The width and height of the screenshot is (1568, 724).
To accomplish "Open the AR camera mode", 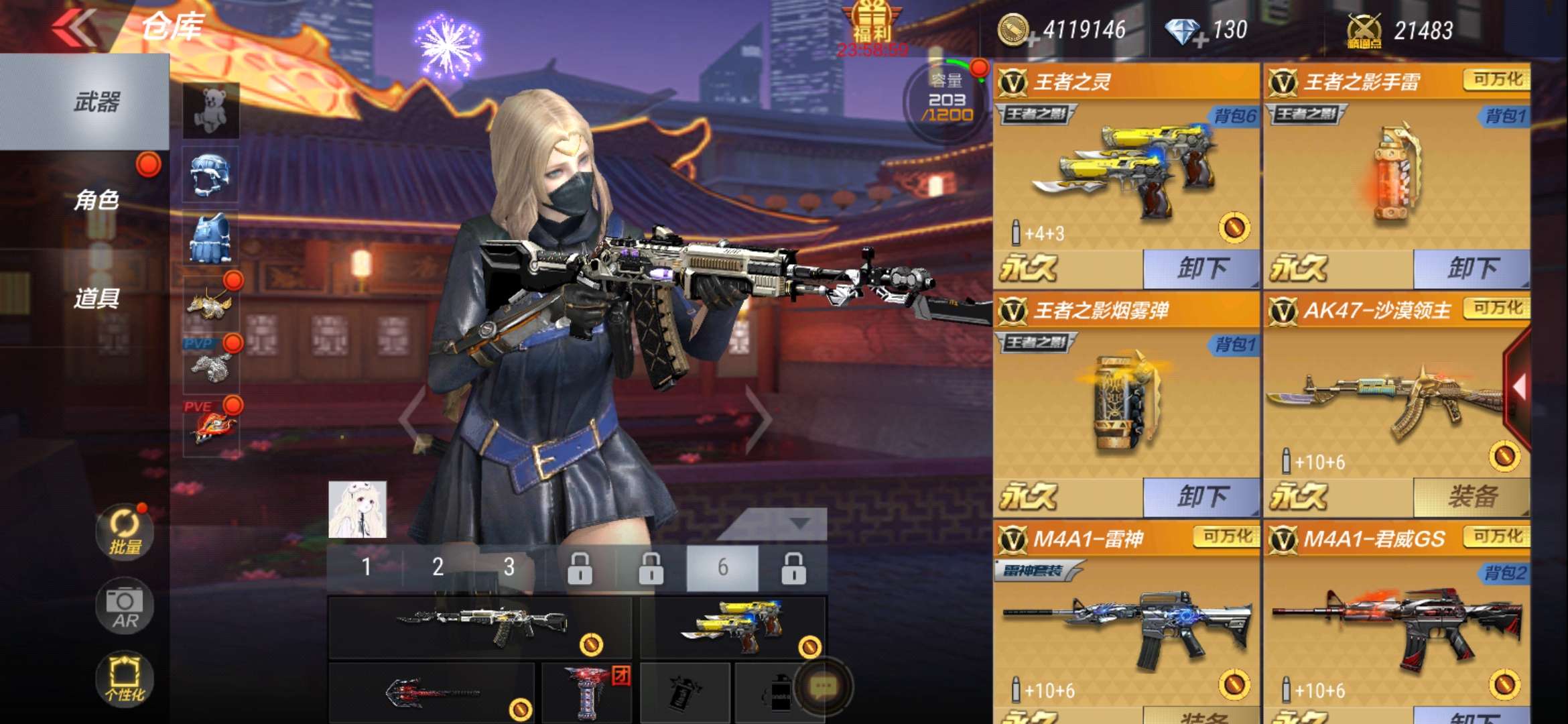I will (x=125, y=606).
